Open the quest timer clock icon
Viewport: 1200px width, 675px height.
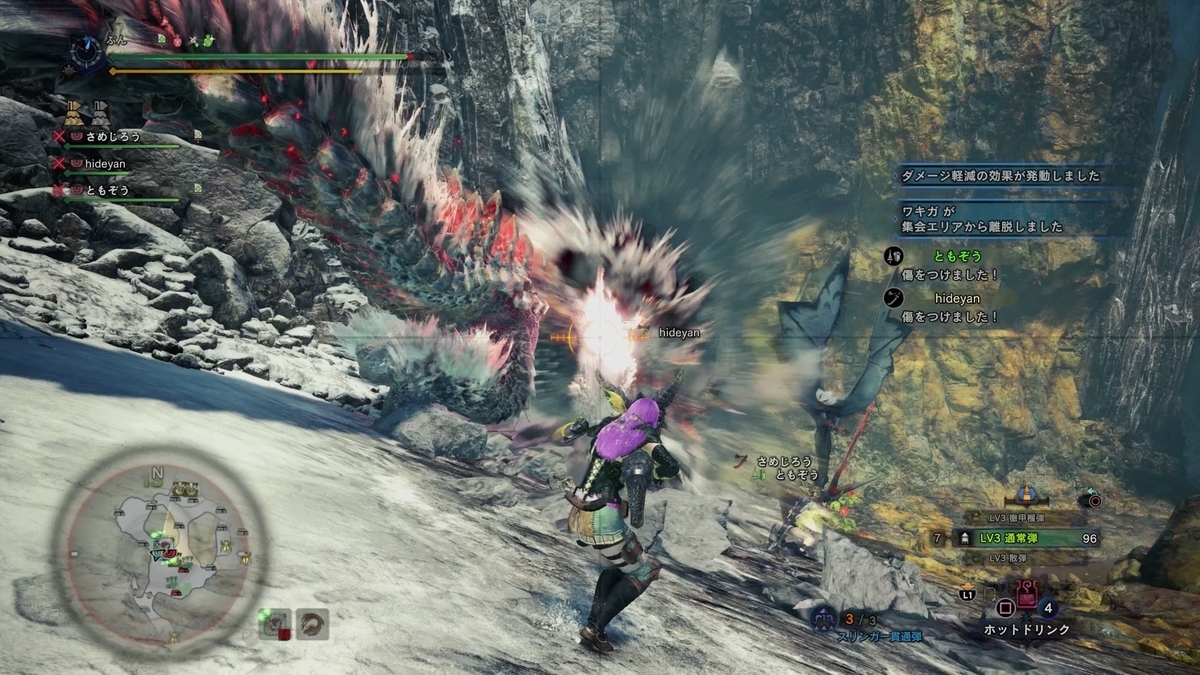coord(87,50)
